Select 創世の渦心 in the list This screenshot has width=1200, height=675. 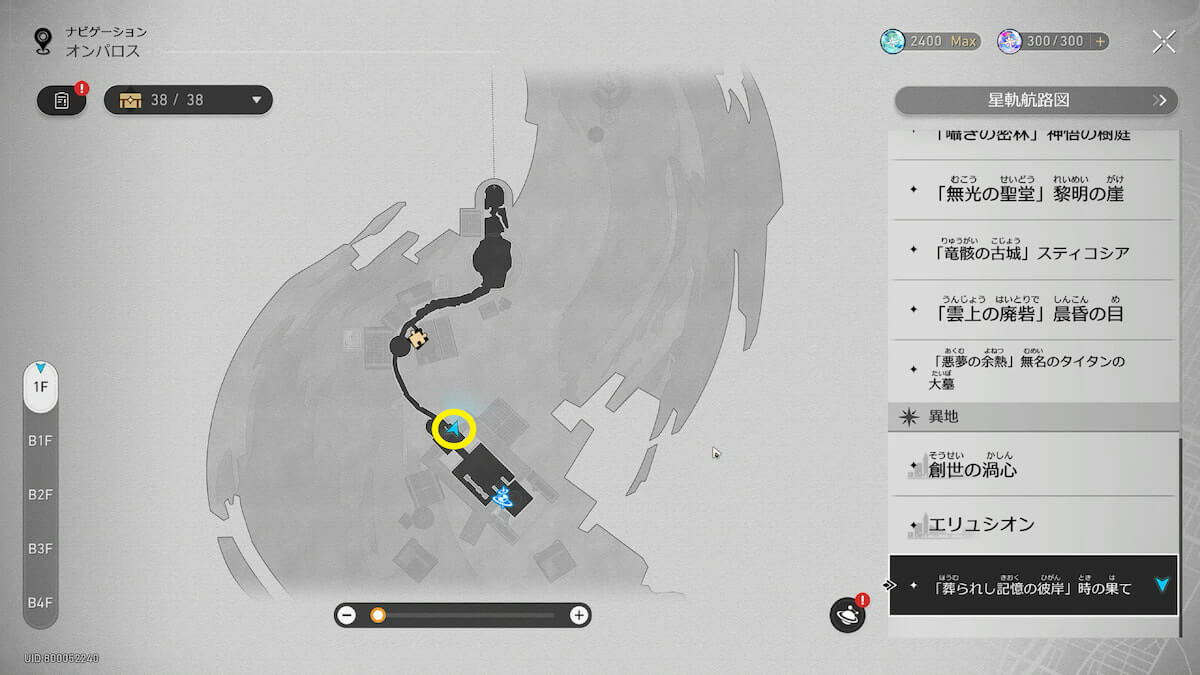(x=1030, y=467)
